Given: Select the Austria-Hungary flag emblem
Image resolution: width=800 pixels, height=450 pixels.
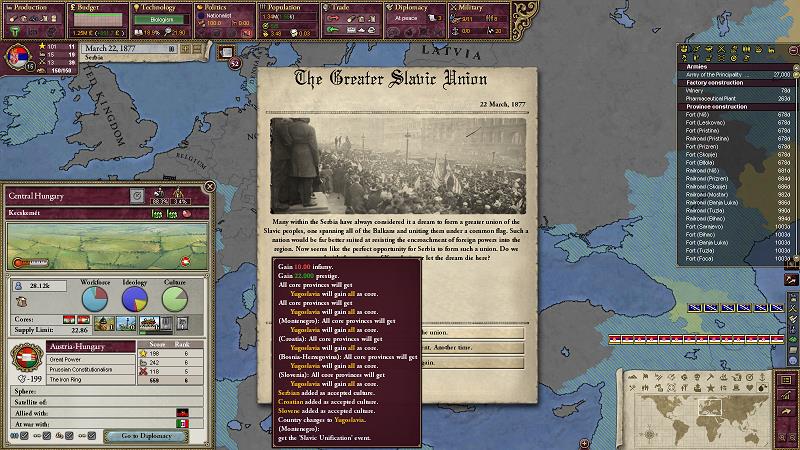Looking at the screenshot, I should 27,358.
